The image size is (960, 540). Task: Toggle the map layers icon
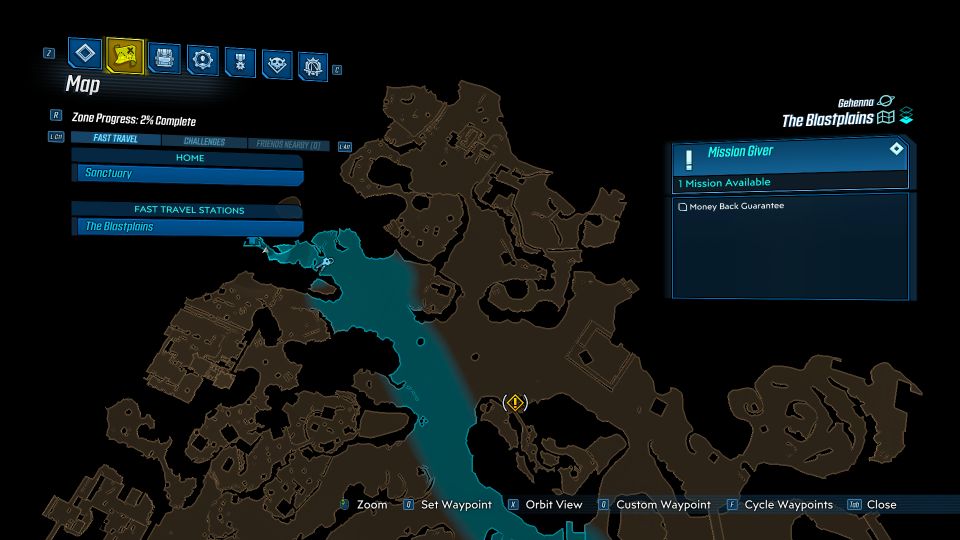[x=906, y=116]
